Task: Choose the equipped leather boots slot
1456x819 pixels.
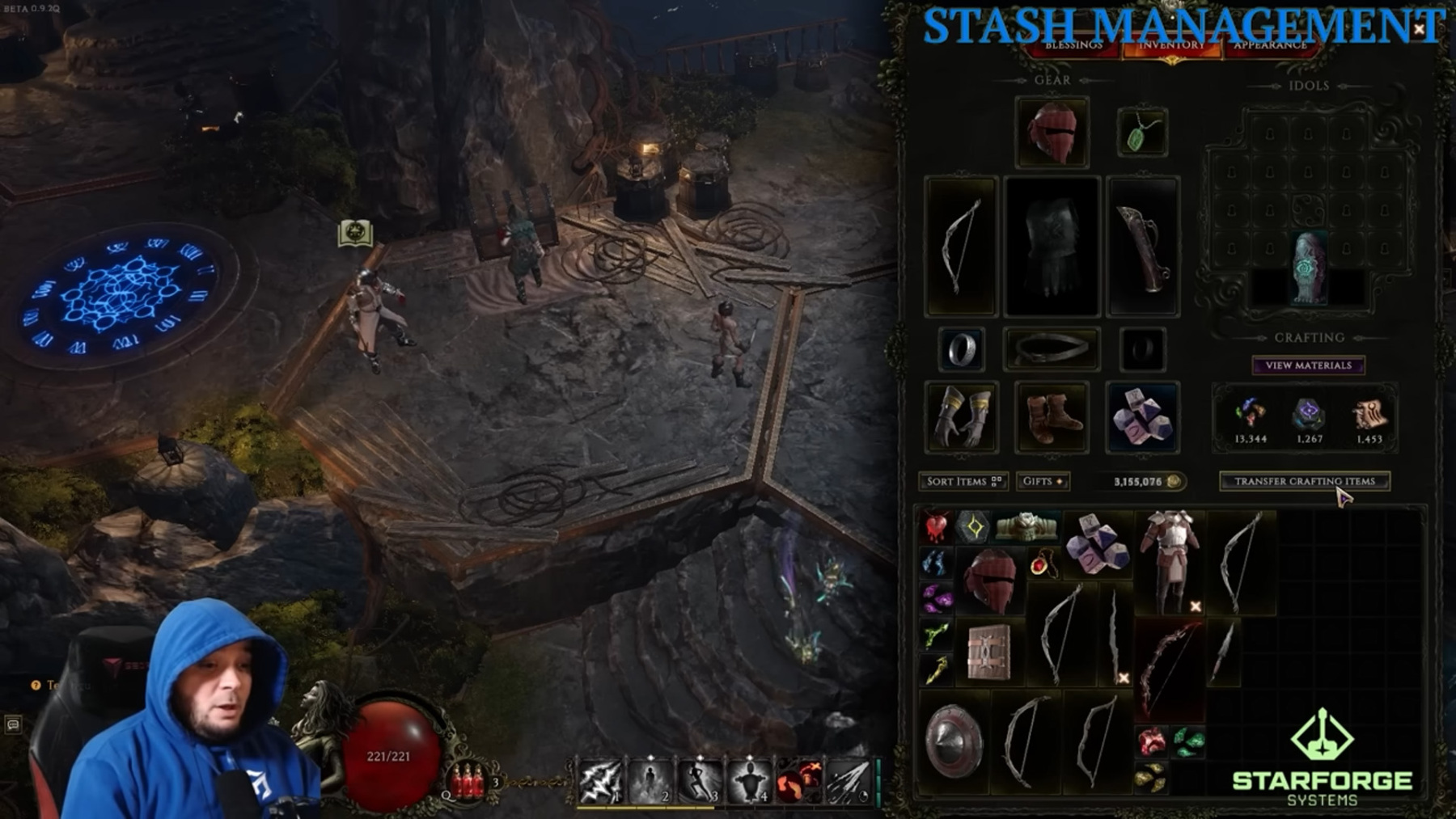Action: pyautogui.click(x=1052, y=417)
